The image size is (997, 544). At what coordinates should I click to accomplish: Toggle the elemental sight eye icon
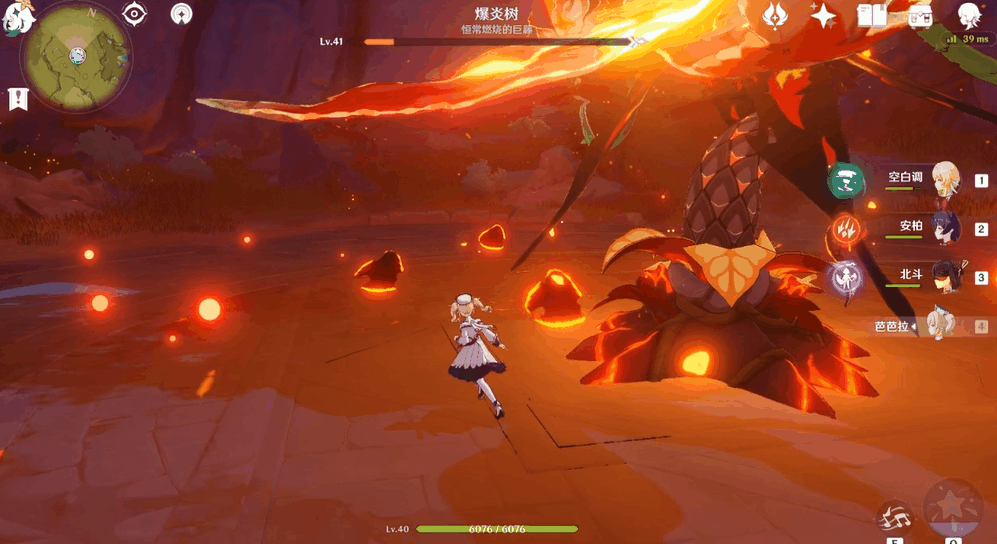tap(134, 14)
